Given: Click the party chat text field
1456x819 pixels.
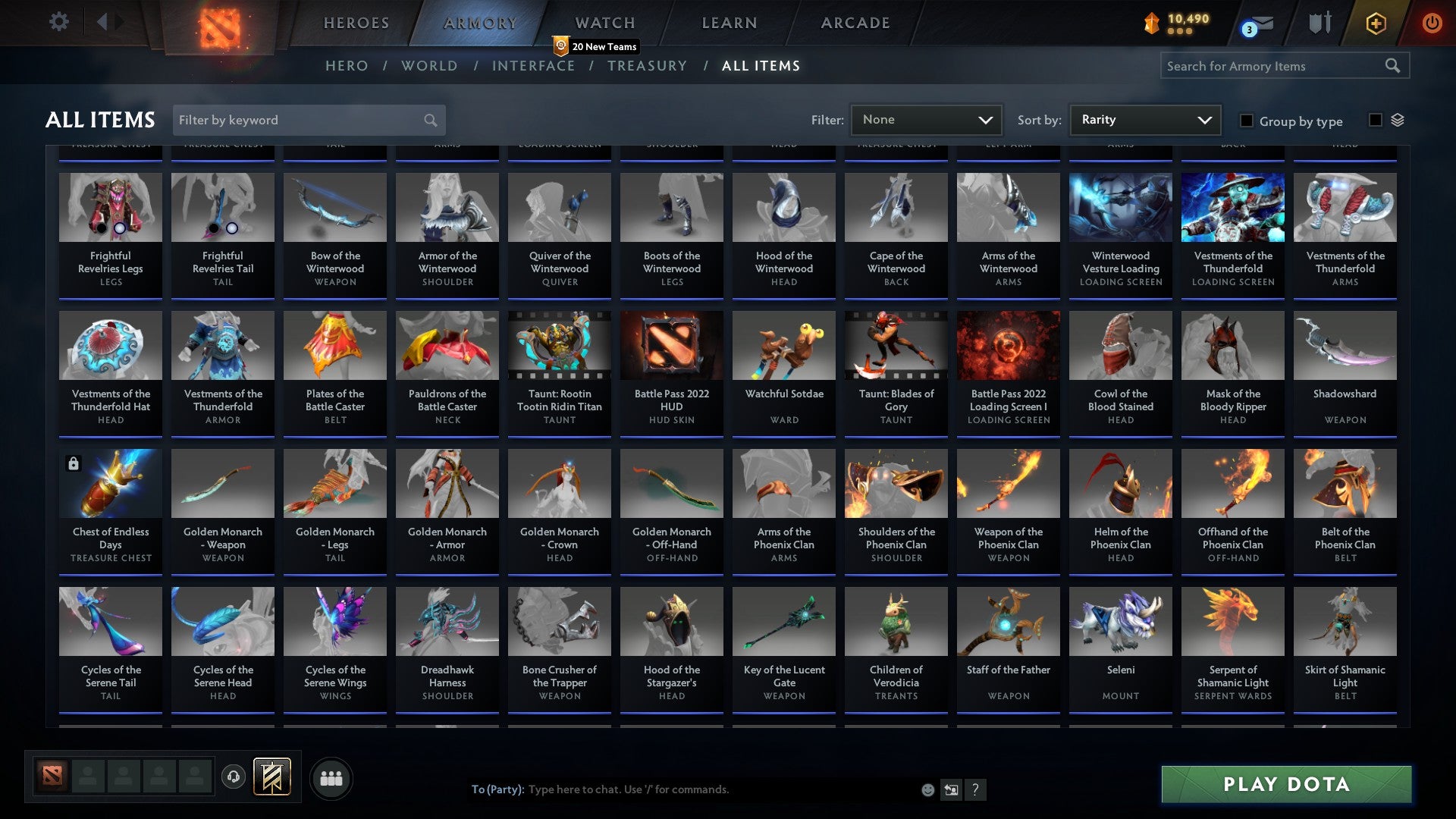Looking at the screenshot, I should (682, 789).
